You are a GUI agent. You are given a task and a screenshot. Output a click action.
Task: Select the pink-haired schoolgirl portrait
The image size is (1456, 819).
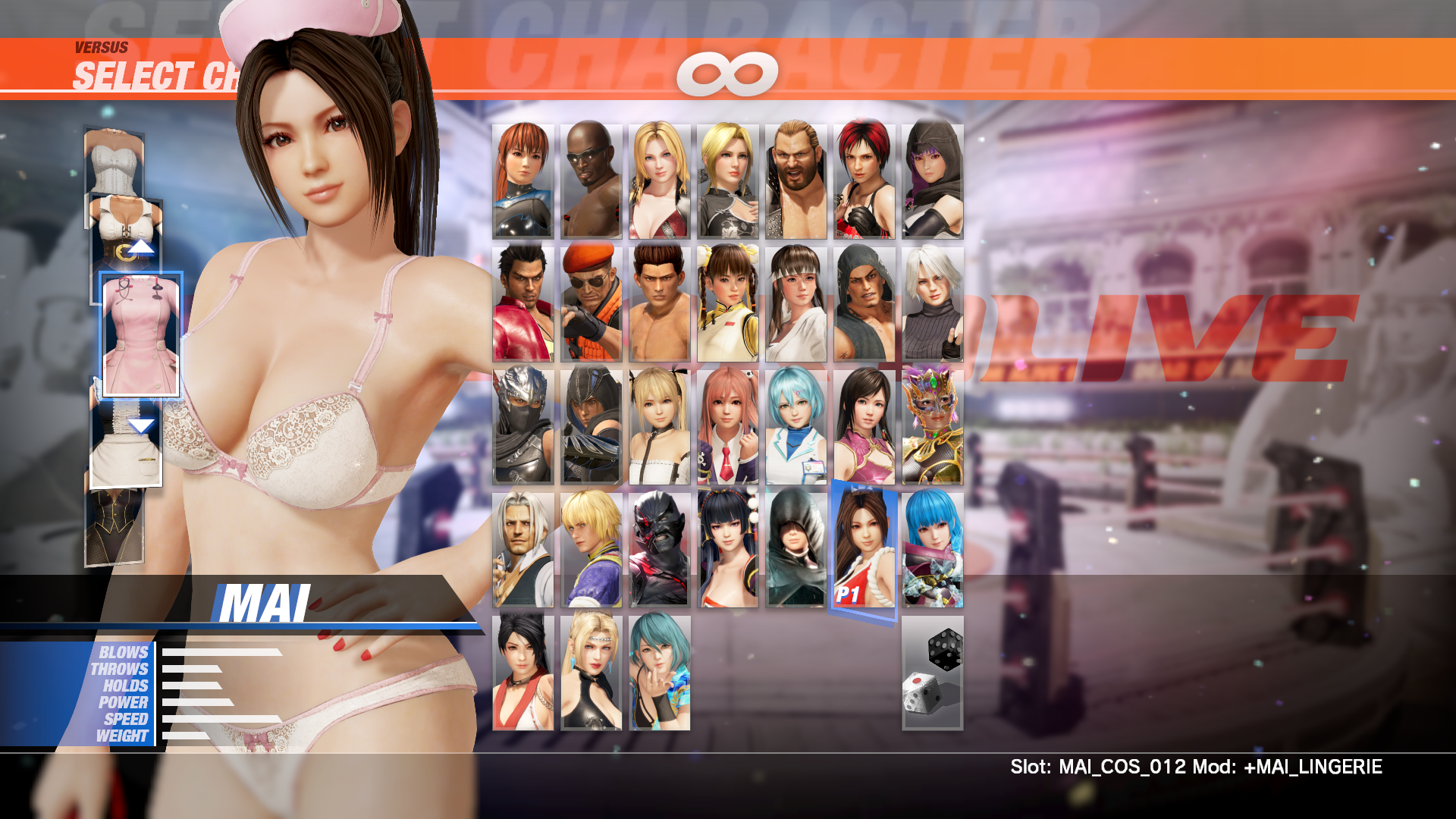(727, 426)
